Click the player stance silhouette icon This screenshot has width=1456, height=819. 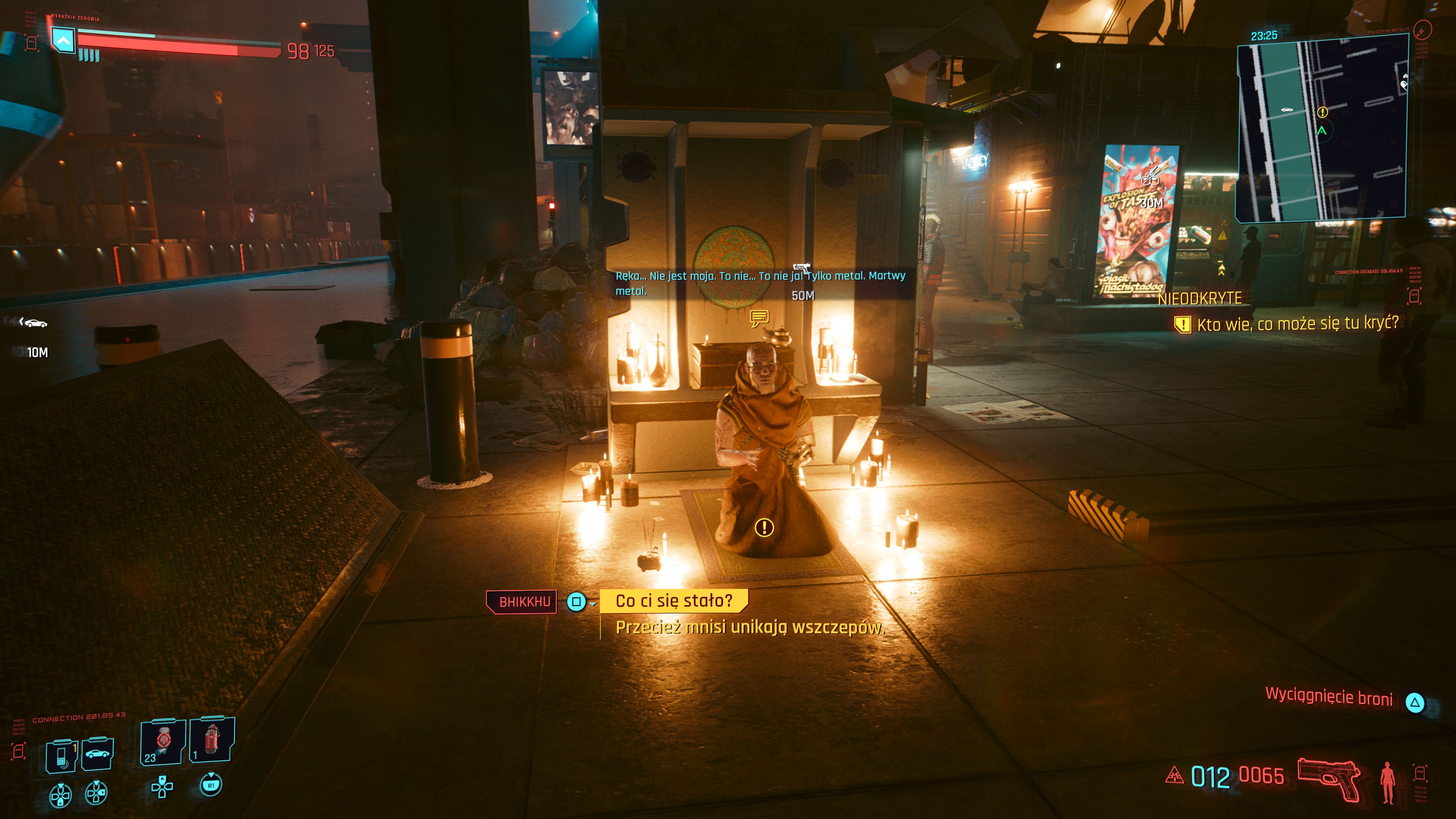(1387, 782)
